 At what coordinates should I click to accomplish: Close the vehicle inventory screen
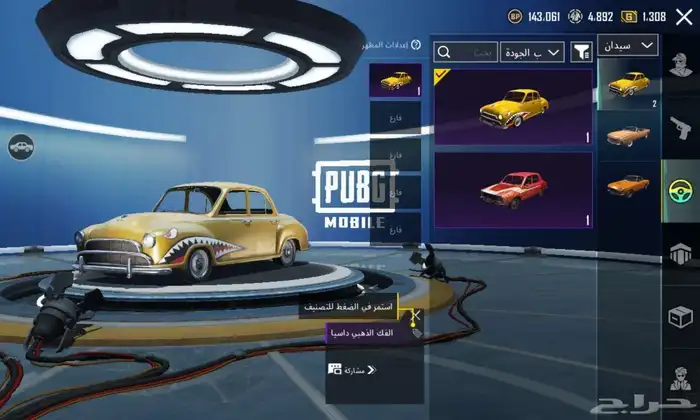(x=683, y=17)
